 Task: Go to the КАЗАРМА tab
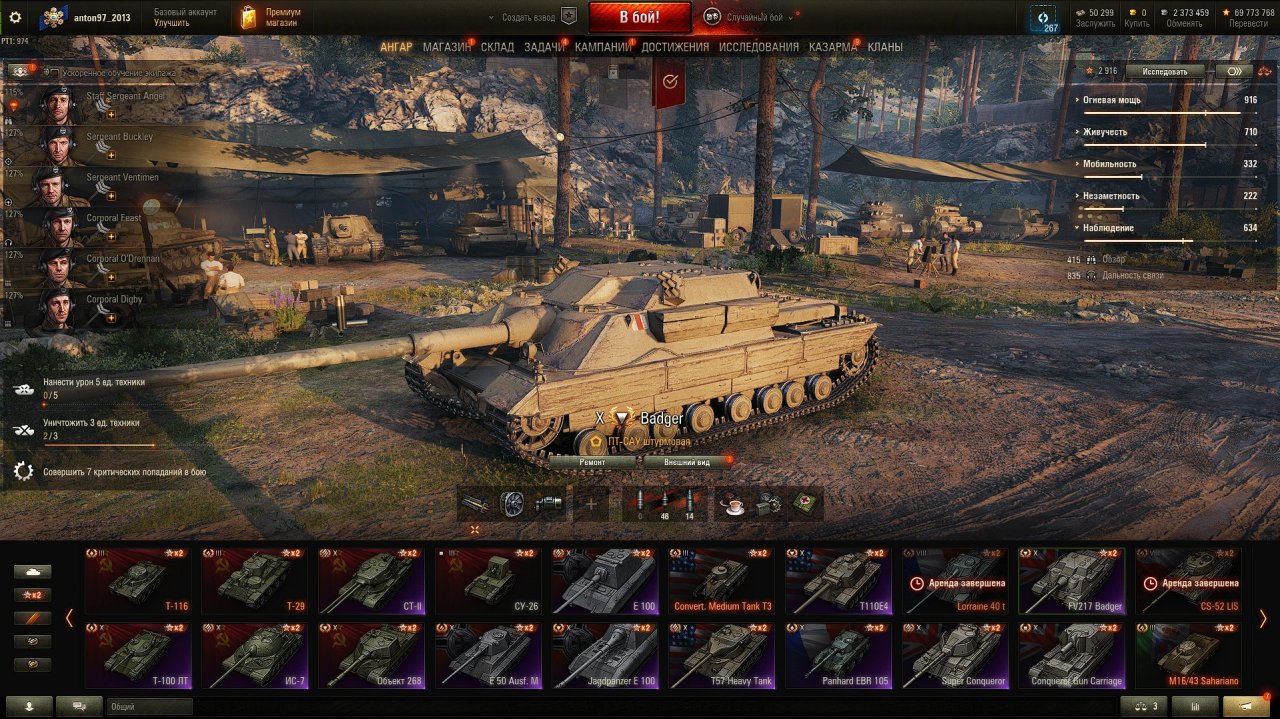point(832,47)
